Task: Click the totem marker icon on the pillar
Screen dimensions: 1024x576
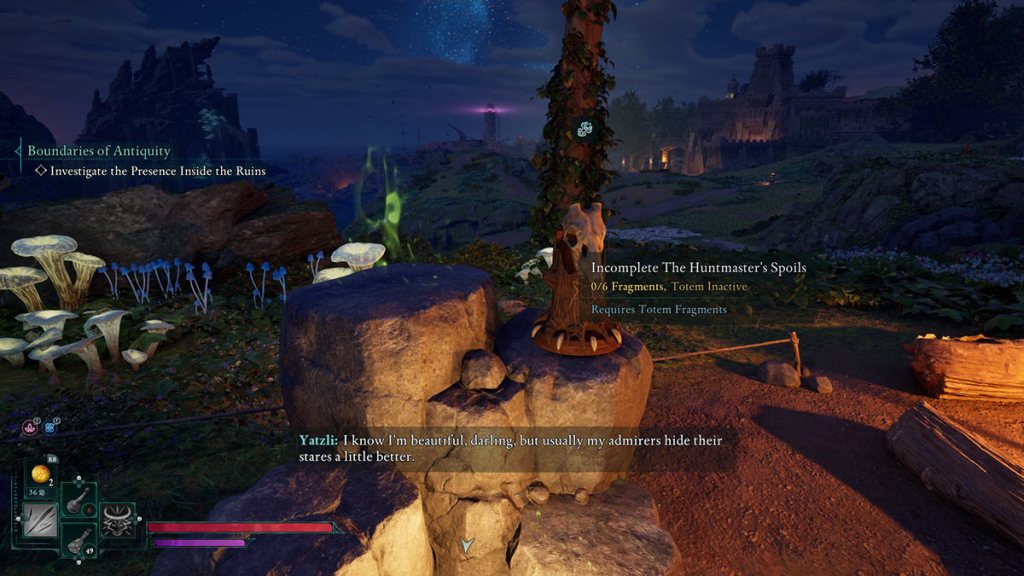Action: pos(585,129)
